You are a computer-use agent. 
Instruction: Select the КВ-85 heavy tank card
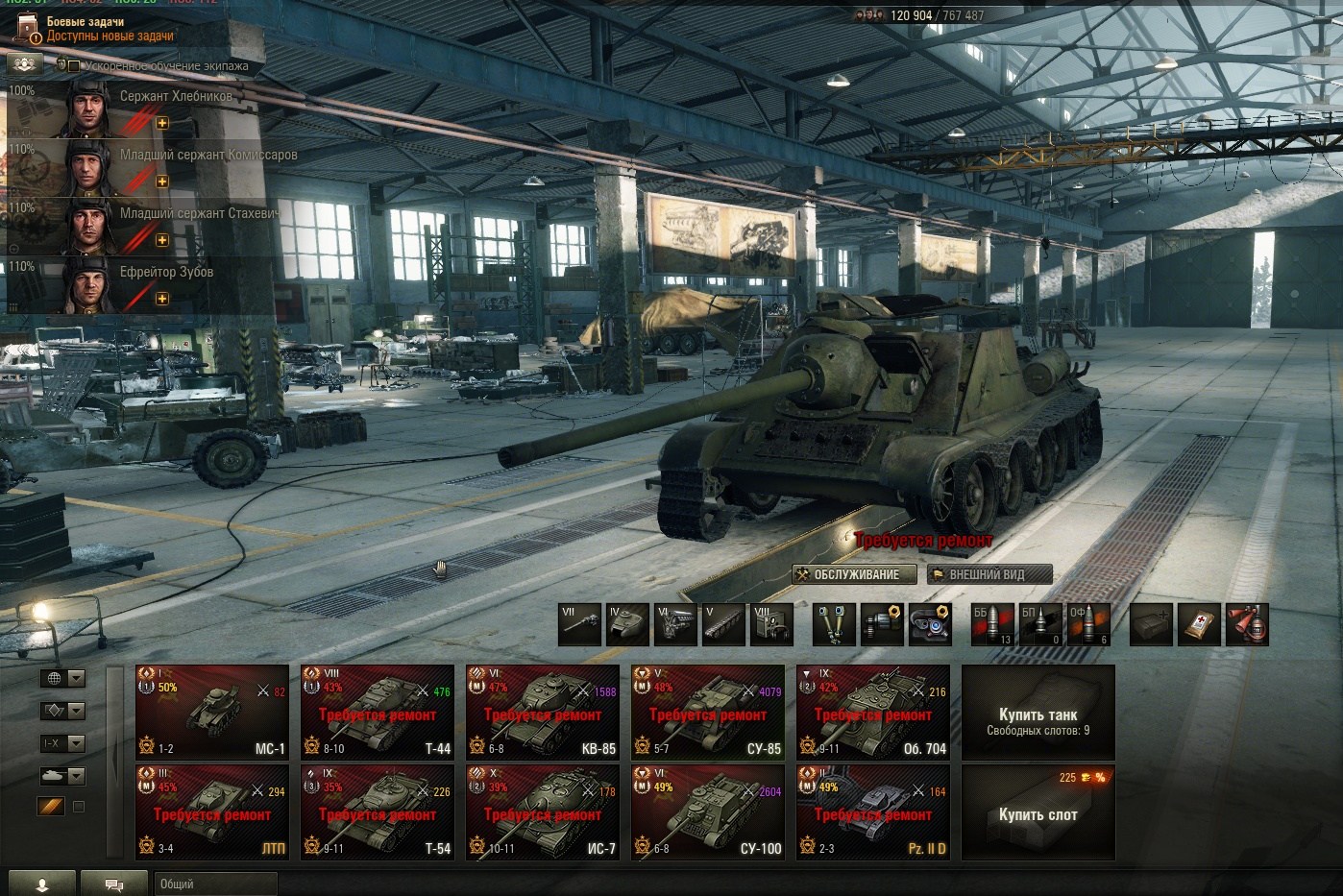(542, 713)
